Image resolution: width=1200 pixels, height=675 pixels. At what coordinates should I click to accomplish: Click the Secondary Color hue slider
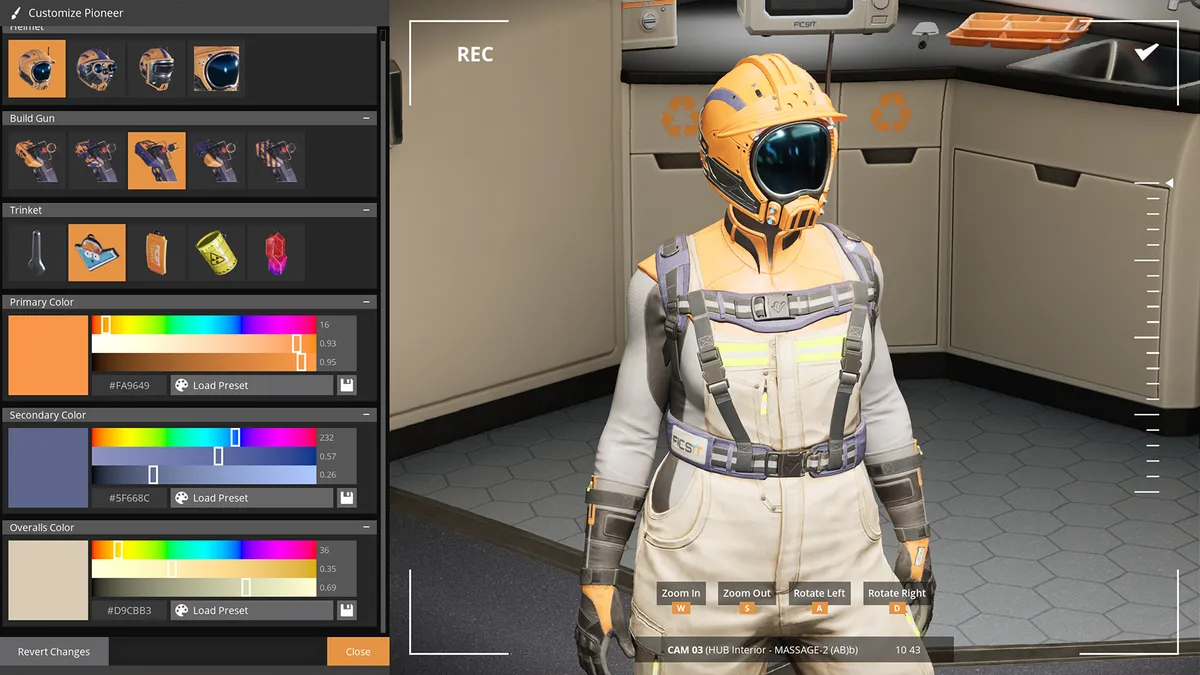203,437
